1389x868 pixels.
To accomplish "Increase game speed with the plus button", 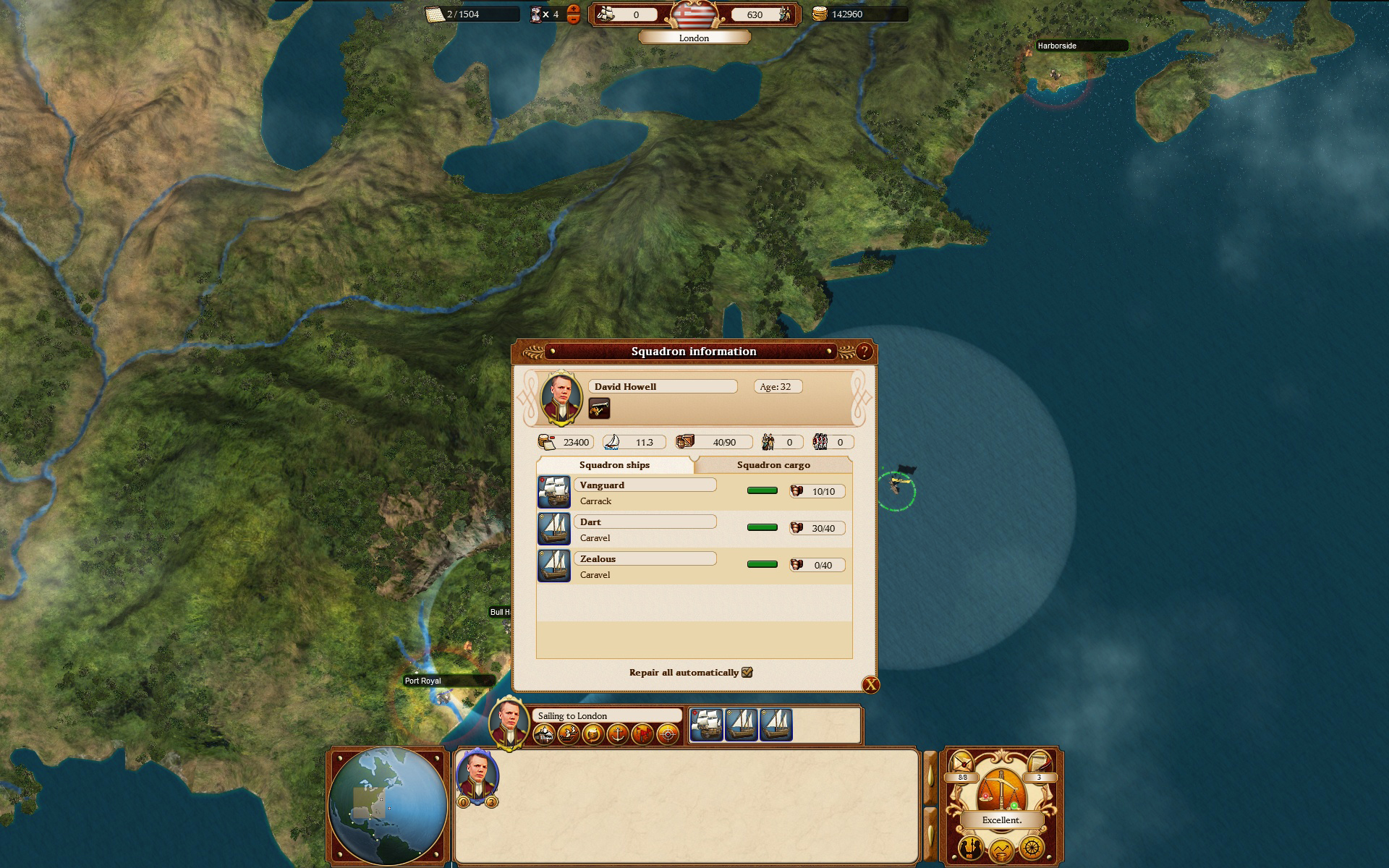I will point(574,9).
